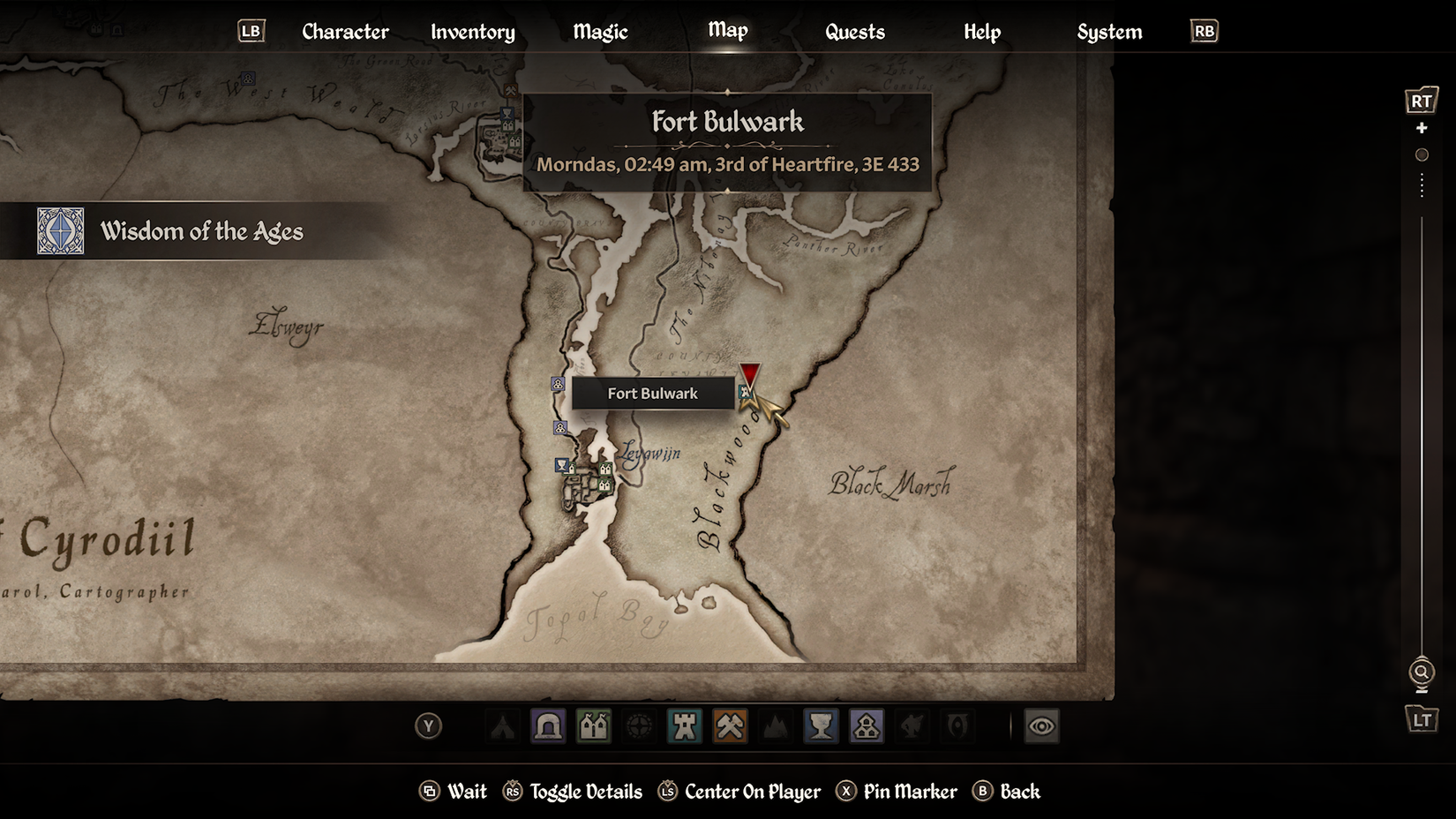1456x819 pixels.
Task: Open the Quests menu
Action: pyautogui.click(x=854, y=32)
